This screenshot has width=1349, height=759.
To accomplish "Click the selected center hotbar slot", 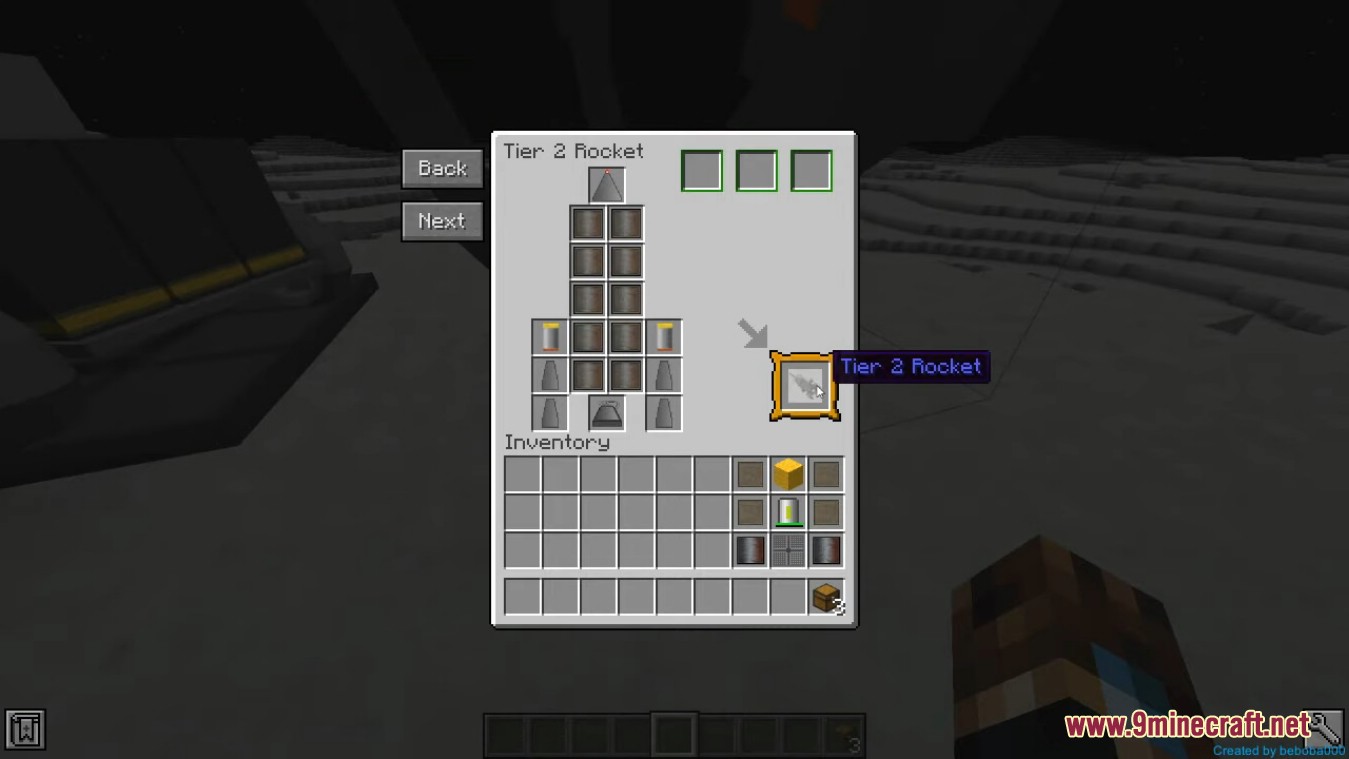I will click(673, 733).
